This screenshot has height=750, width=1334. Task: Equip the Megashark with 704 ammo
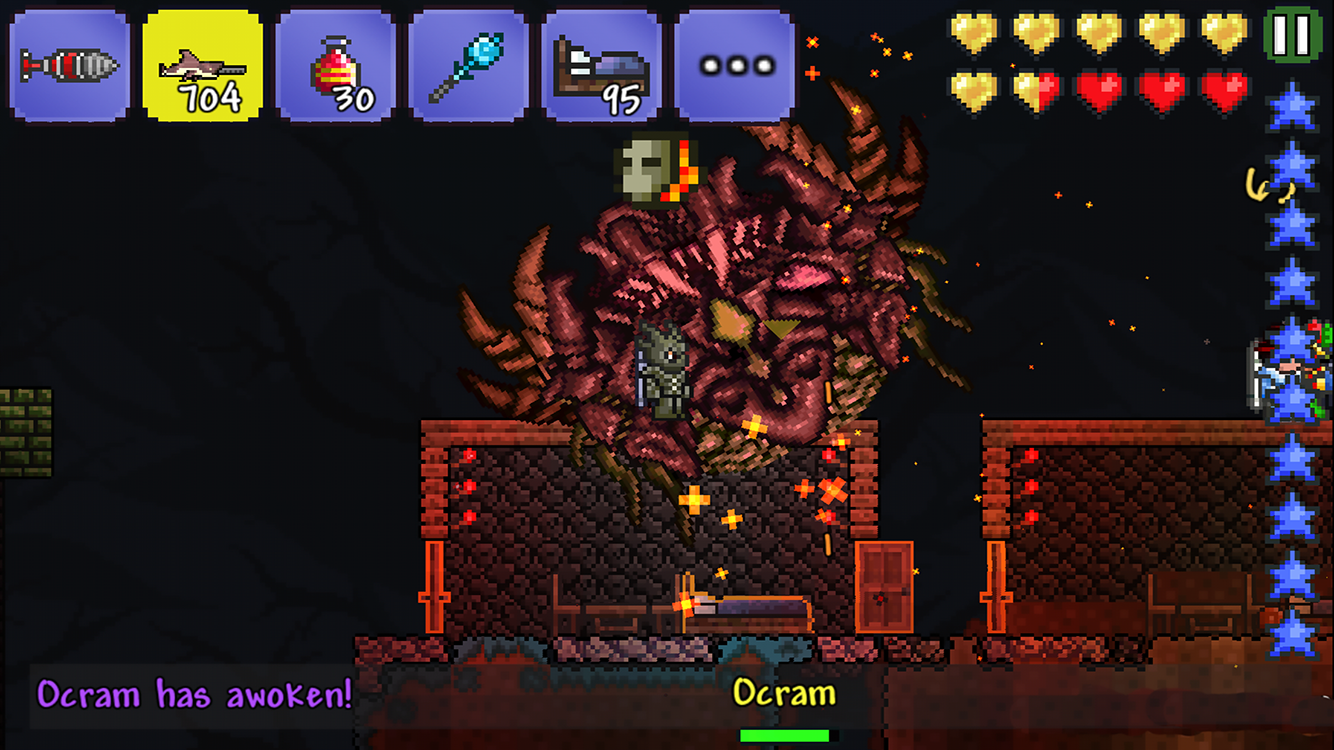tap(200, 62)
